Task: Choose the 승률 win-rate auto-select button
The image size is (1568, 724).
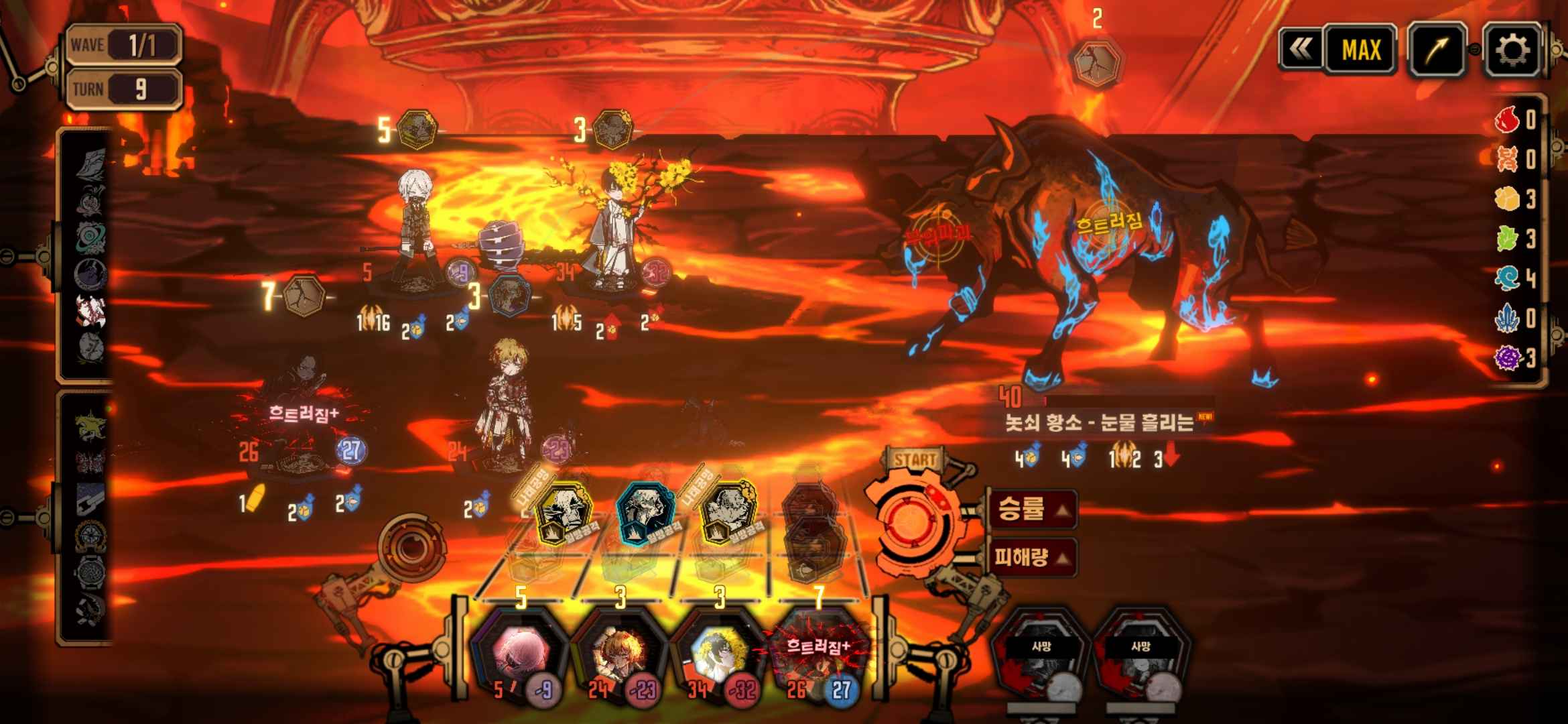Action: click(1033, 509)
